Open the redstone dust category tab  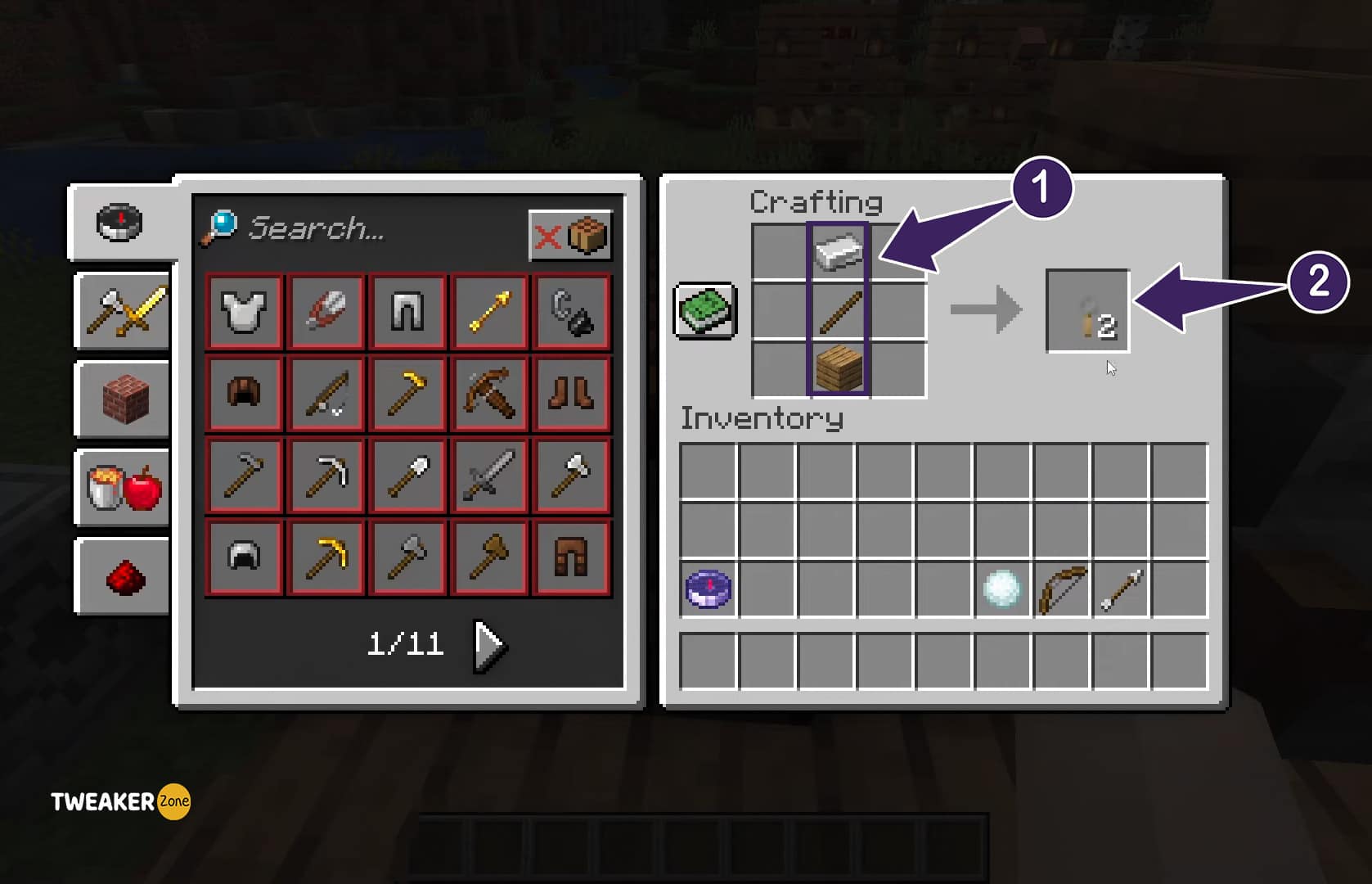pyautogui.click(x=121, y=576)
